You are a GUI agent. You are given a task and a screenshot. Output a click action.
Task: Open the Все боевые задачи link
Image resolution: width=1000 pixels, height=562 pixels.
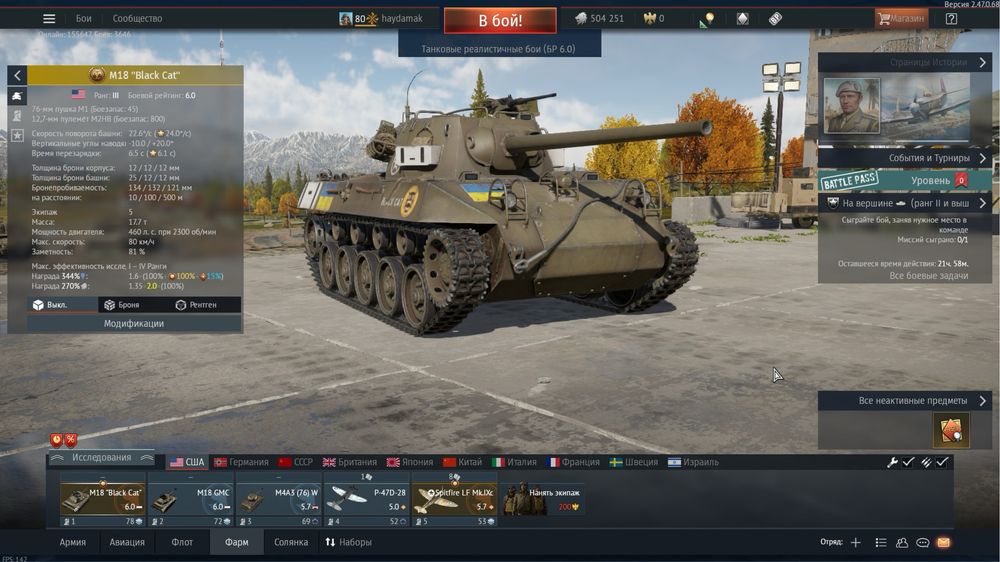(929, 275)
